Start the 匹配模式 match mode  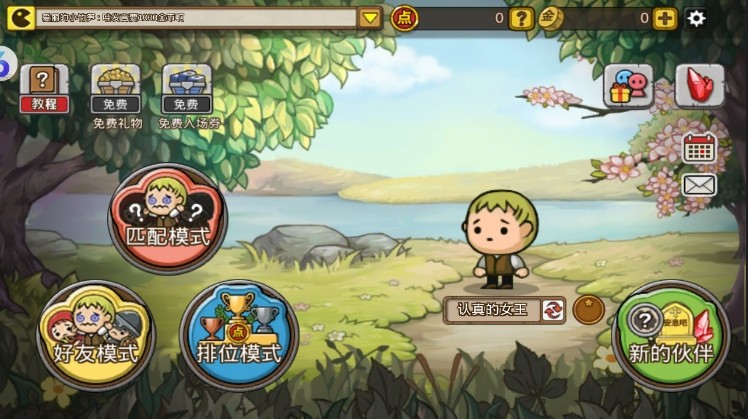click(x=168, y=218)
